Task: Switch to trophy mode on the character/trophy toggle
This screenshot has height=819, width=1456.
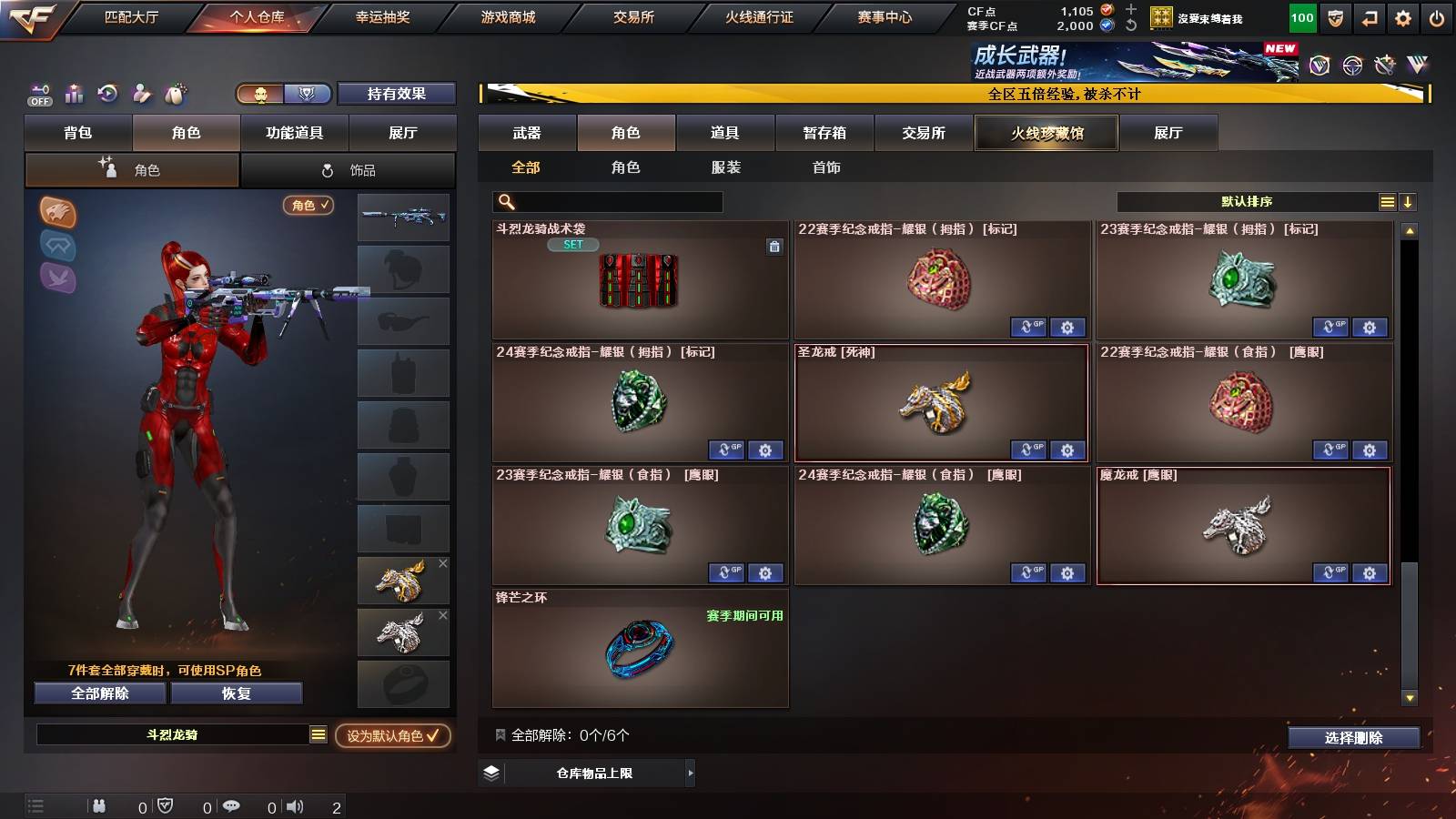Action: pos(308,94)
